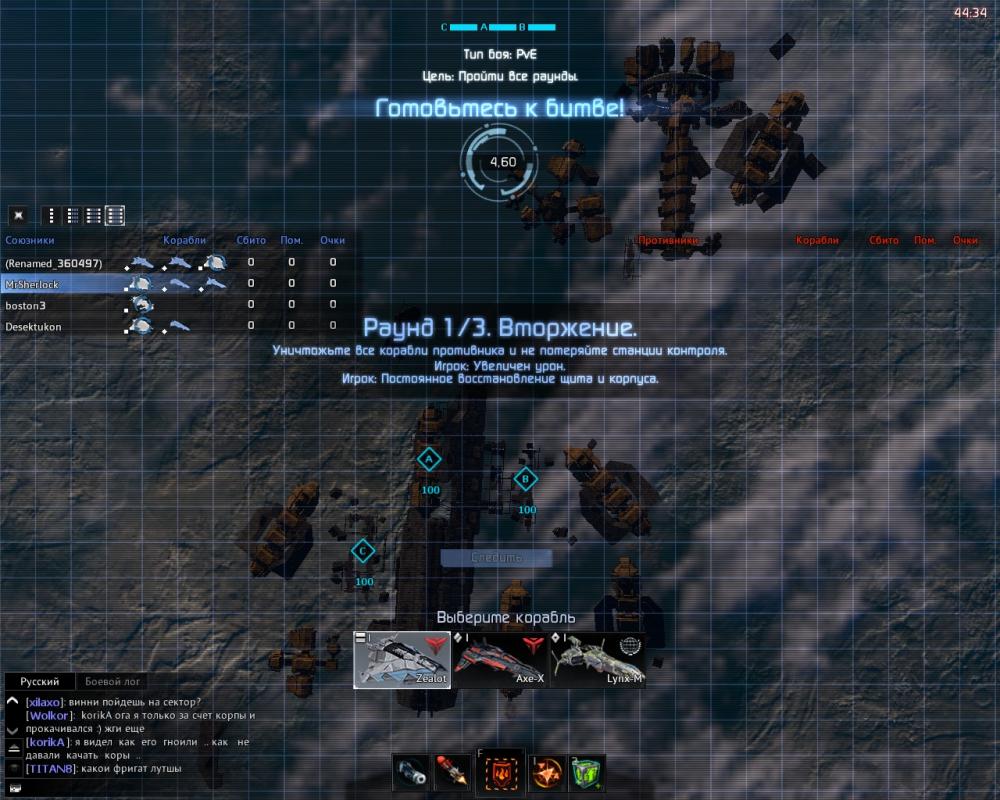Pick the Lynx-M ship
This screenshot has height=800, width=1000.
coord(597,659)
